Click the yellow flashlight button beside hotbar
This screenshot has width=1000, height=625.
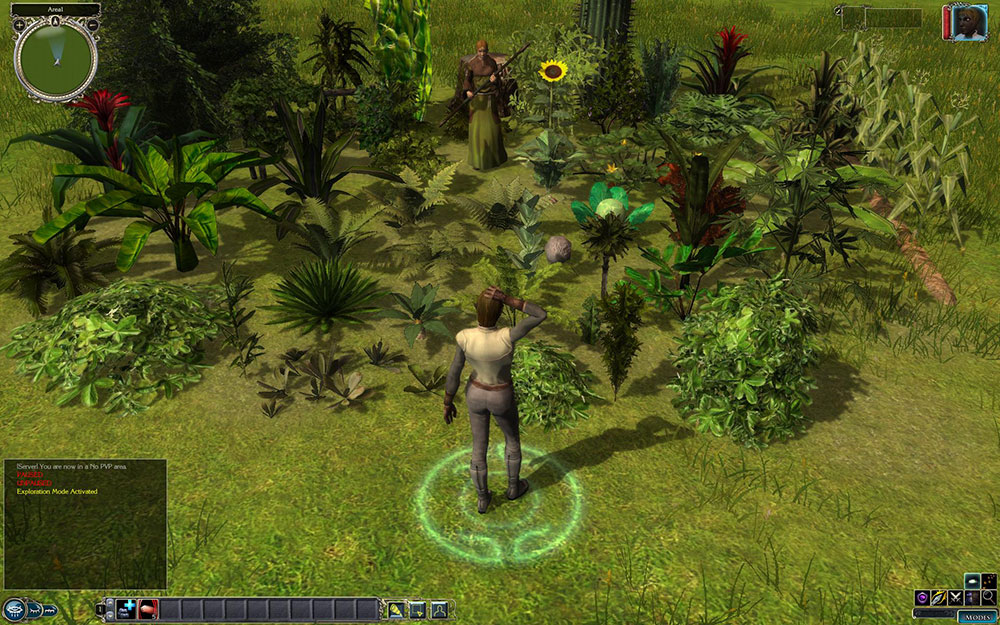point(397,609)
